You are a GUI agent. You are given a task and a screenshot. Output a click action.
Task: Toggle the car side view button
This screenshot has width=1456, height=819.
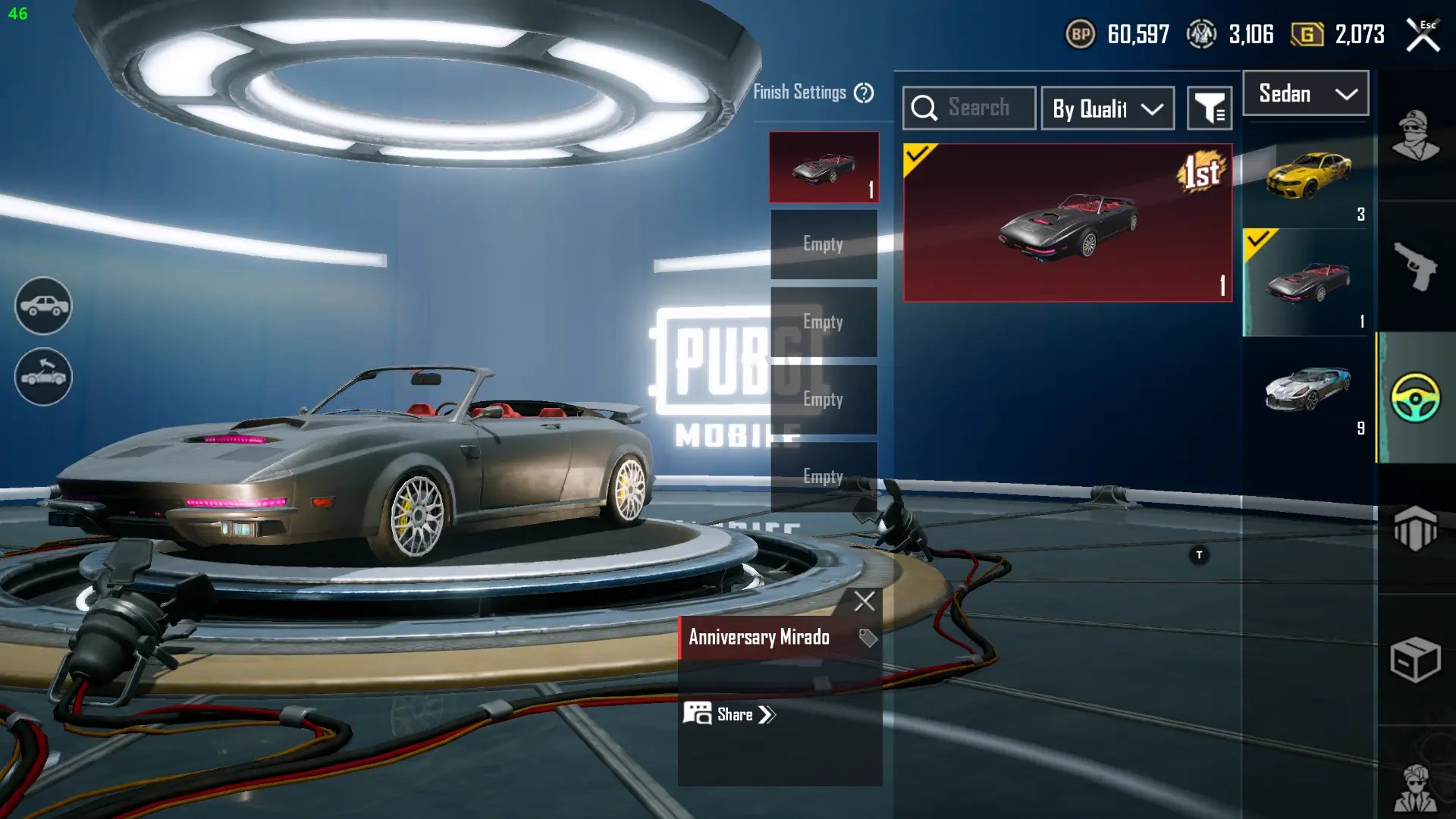[43, 306]
